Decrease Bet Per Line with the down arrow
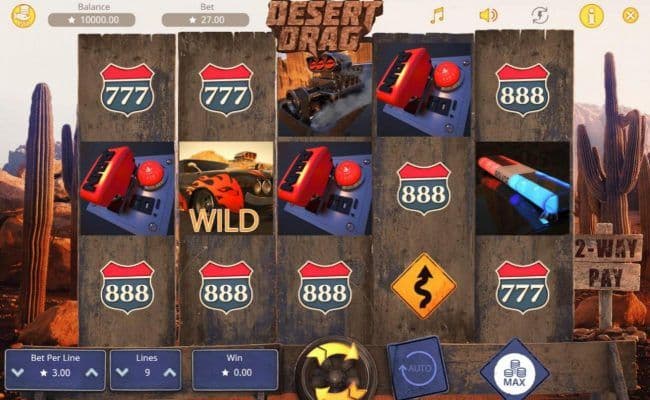 17,374
